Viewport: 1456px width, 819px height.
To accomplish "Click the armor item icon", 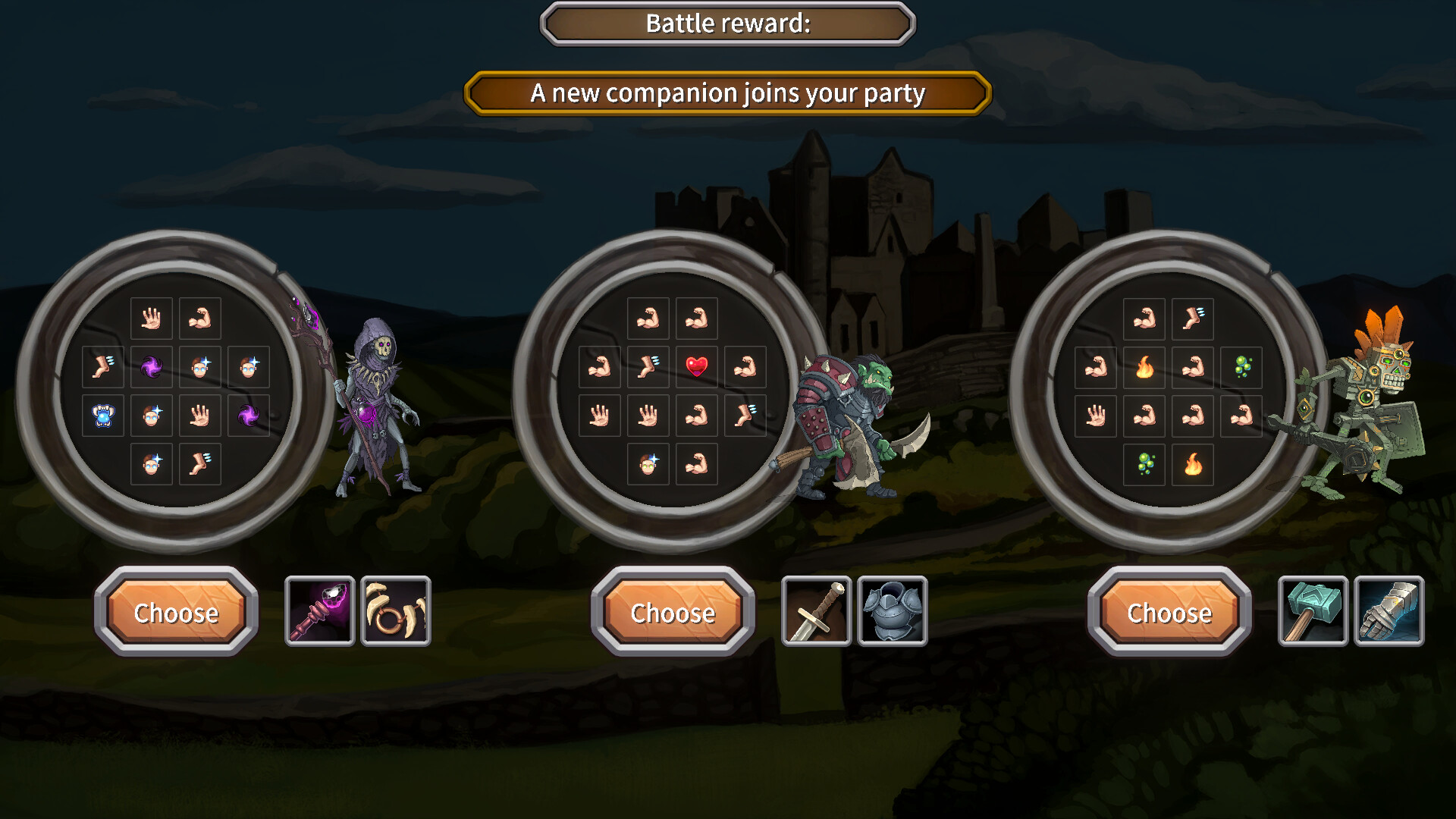I will pos(892,610).
